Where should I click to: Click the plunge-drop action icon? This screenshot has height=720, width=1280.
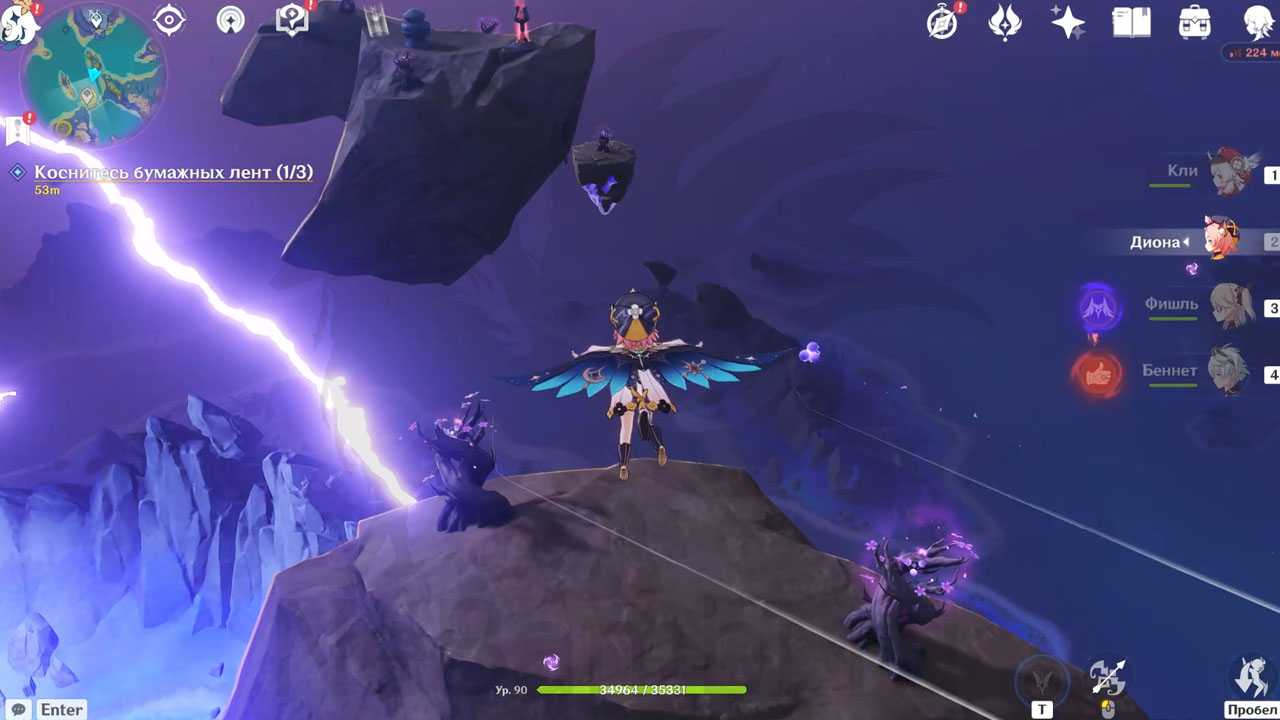coord(1251,677)
